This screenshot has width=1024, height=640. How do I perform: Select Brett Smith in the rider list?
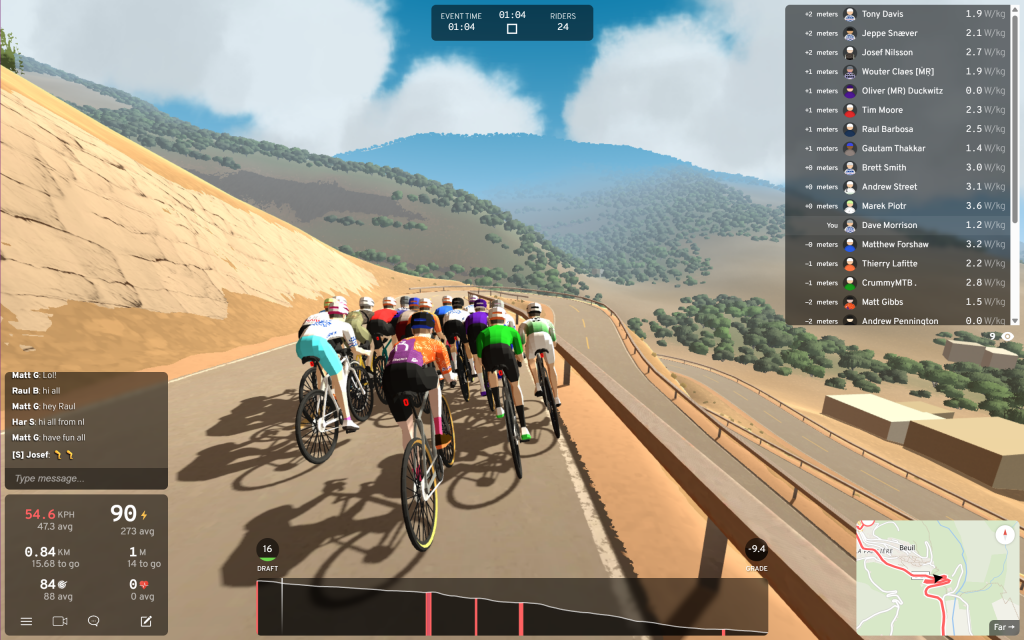(x=884, y=168)
